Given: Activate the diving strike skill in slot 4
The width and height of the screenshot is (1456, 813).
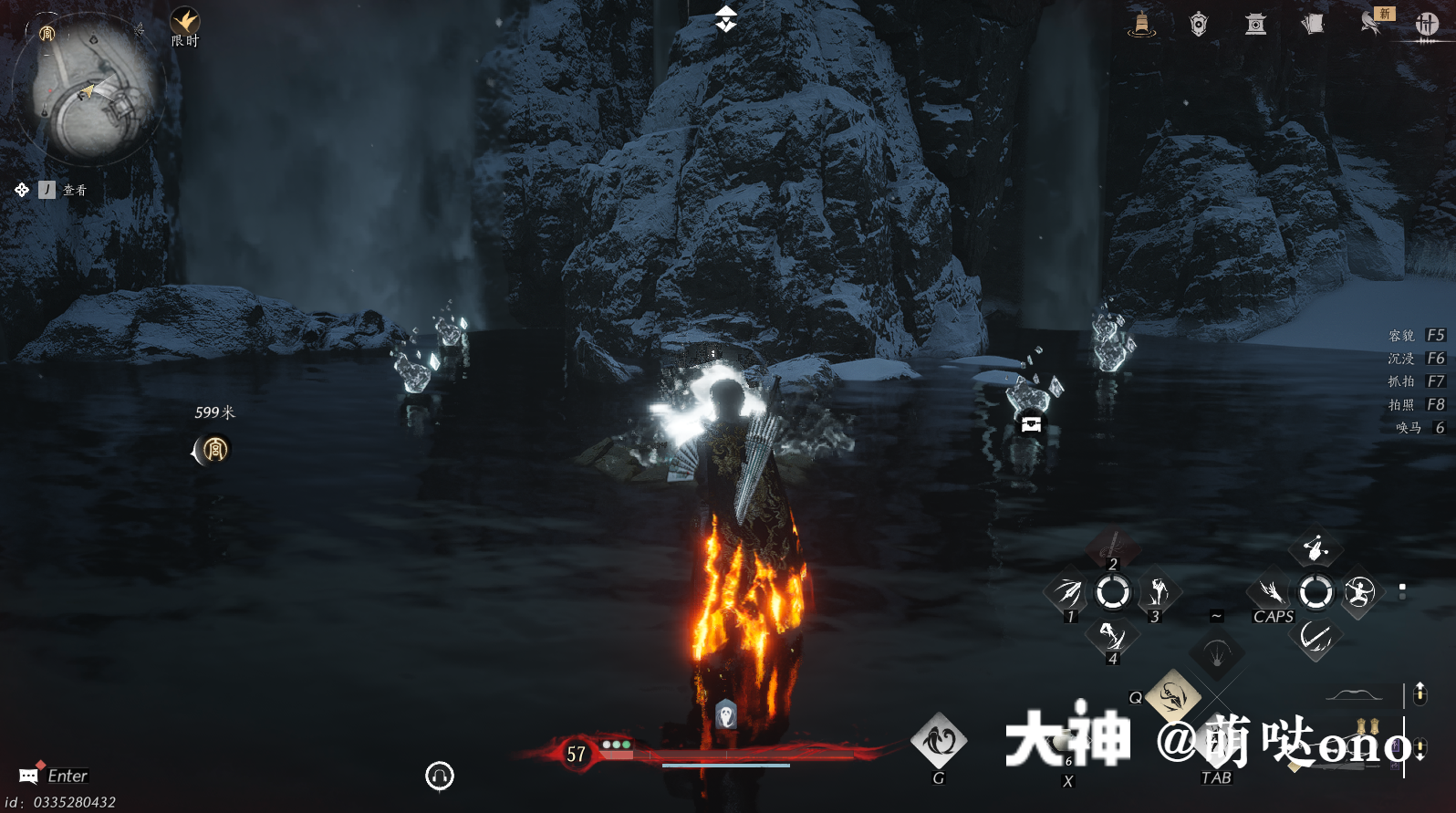Looking at the screenshot, I should click(1112, 635).
